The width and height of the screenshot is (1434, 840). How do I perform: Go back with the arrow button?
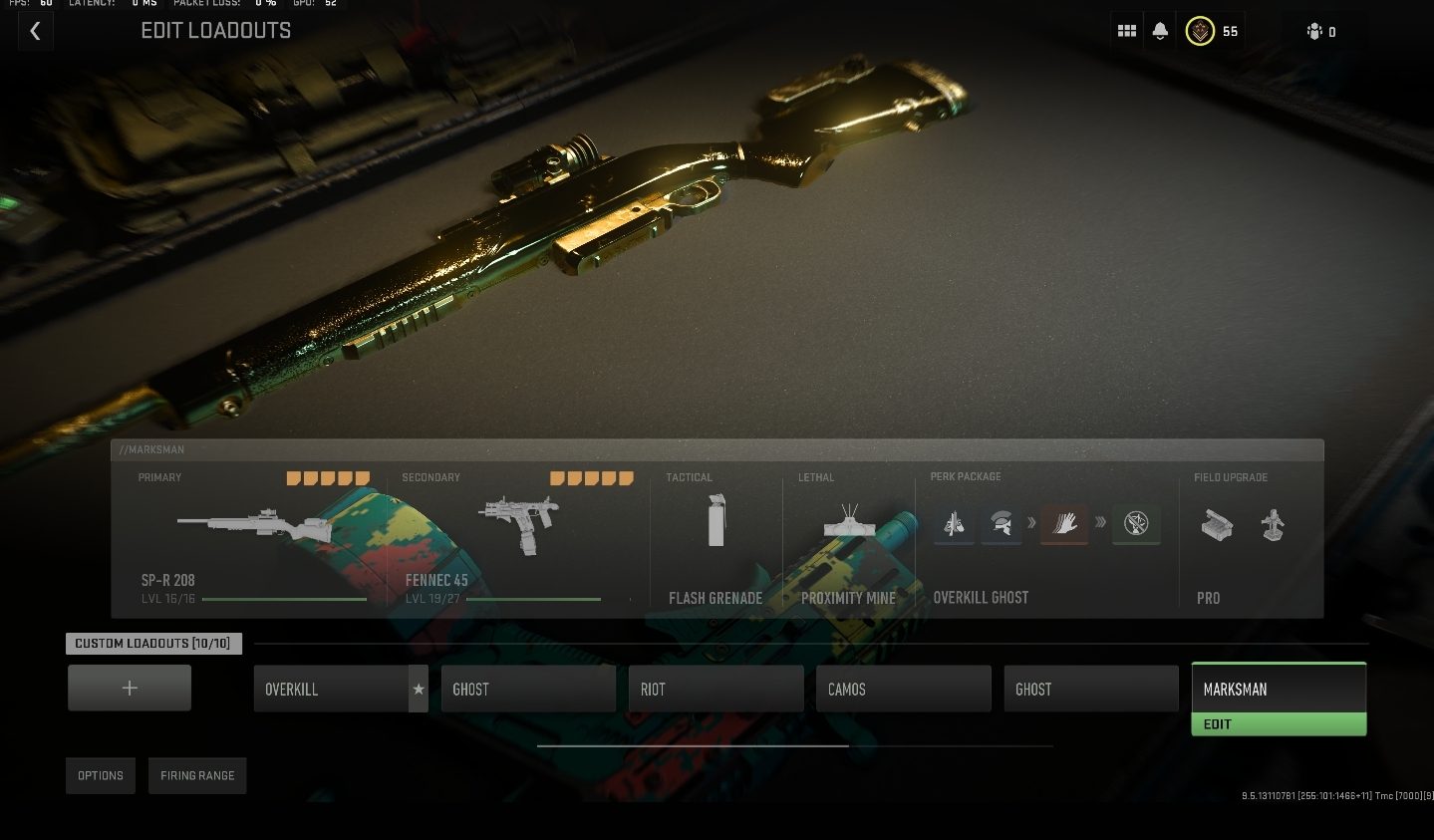click(x=35, y=31)
